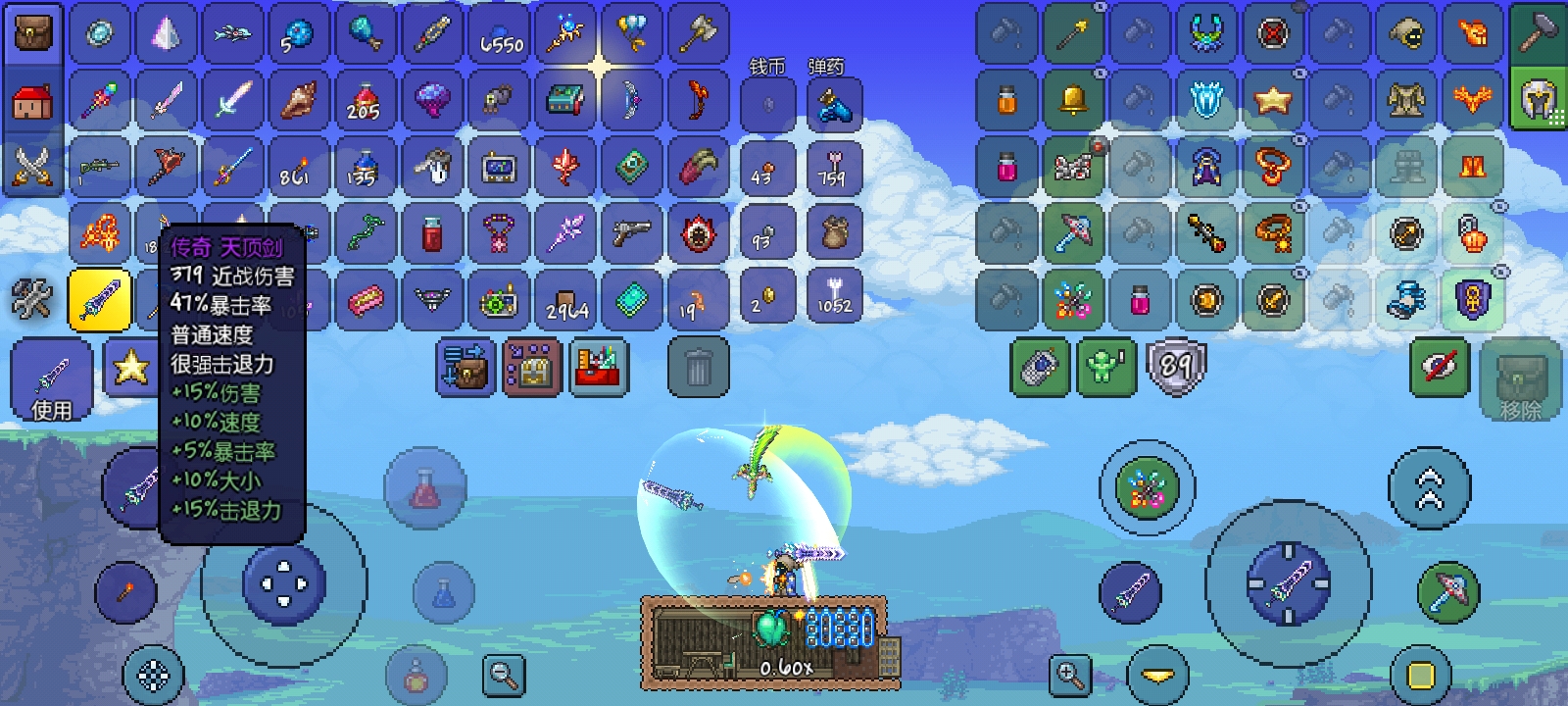The width and height of the screenshot is (1568, 706).
Task: Click the trash can slot
Action: [698, 369]
